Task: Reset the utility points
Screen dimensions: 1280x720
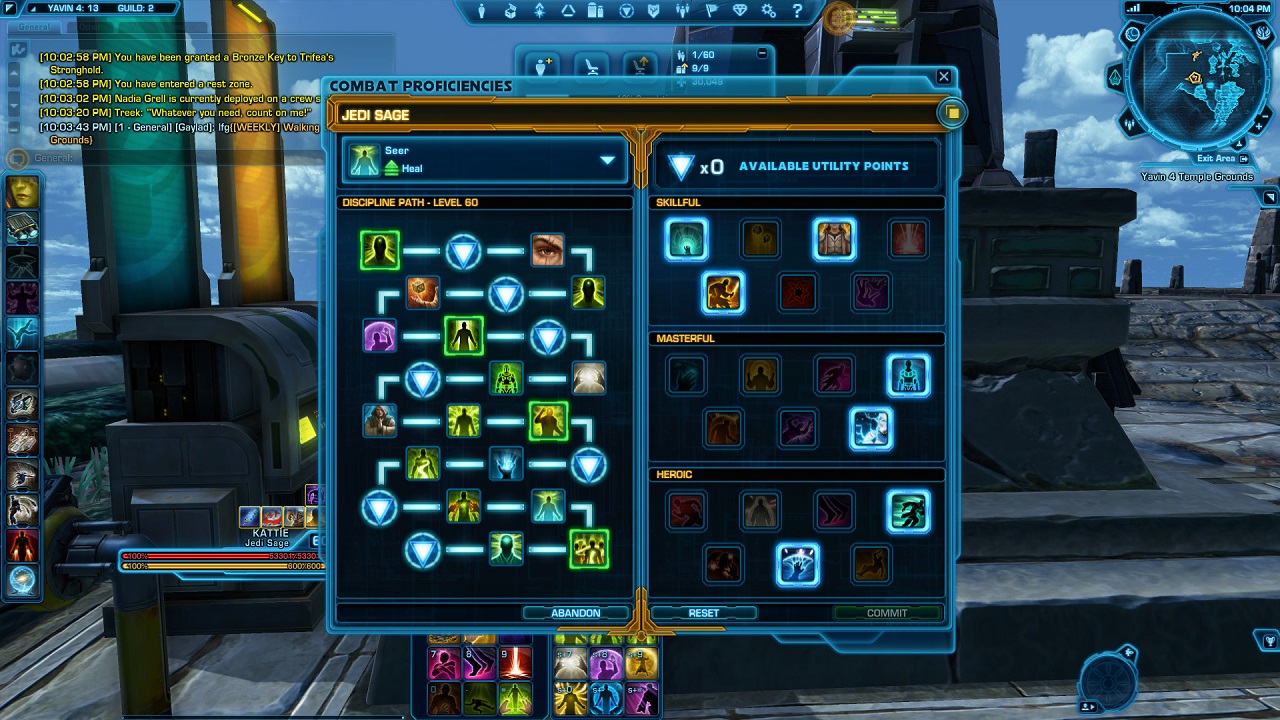Action: click(704, 613)
